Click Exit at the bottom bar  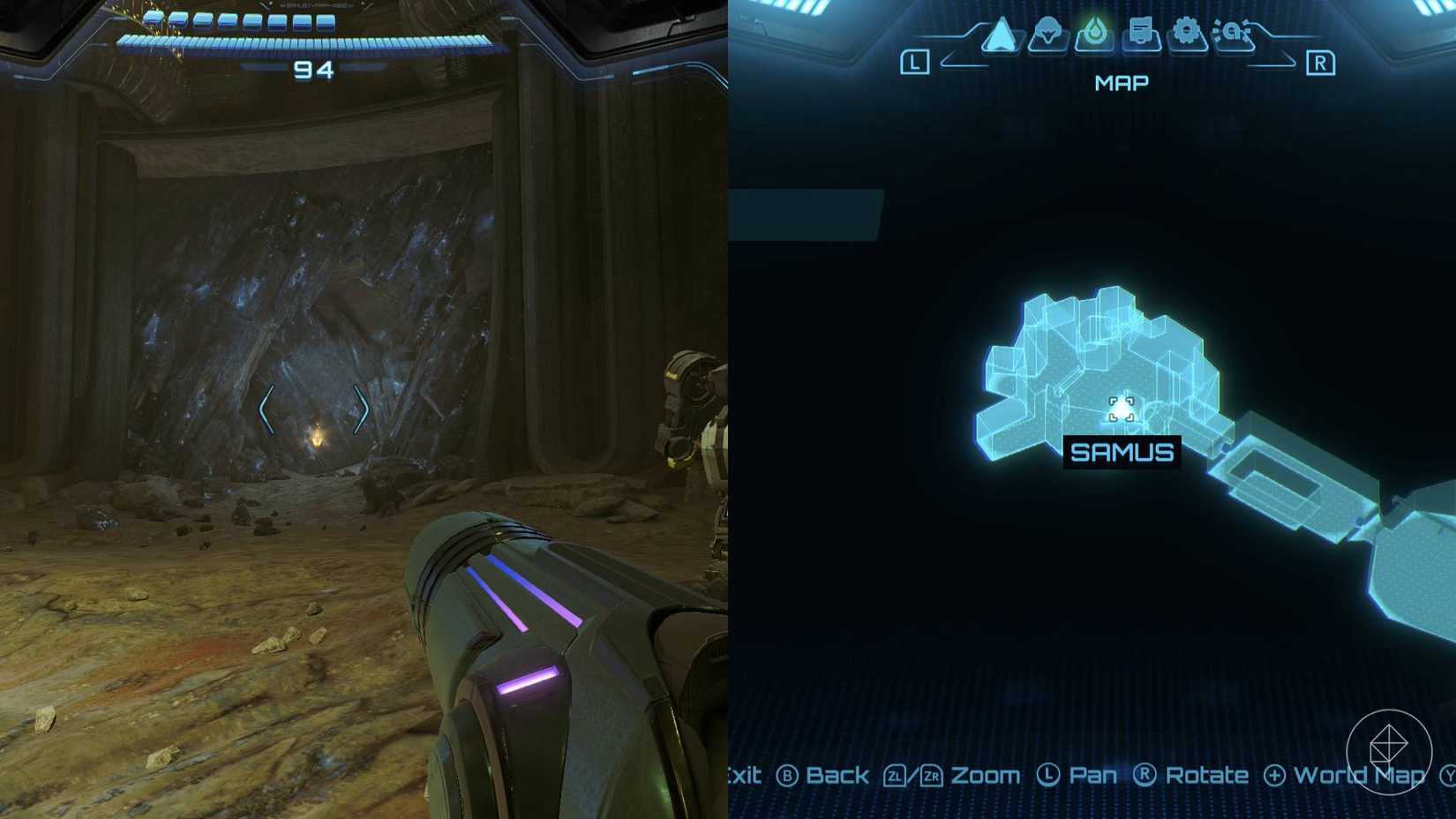point(744,777)
